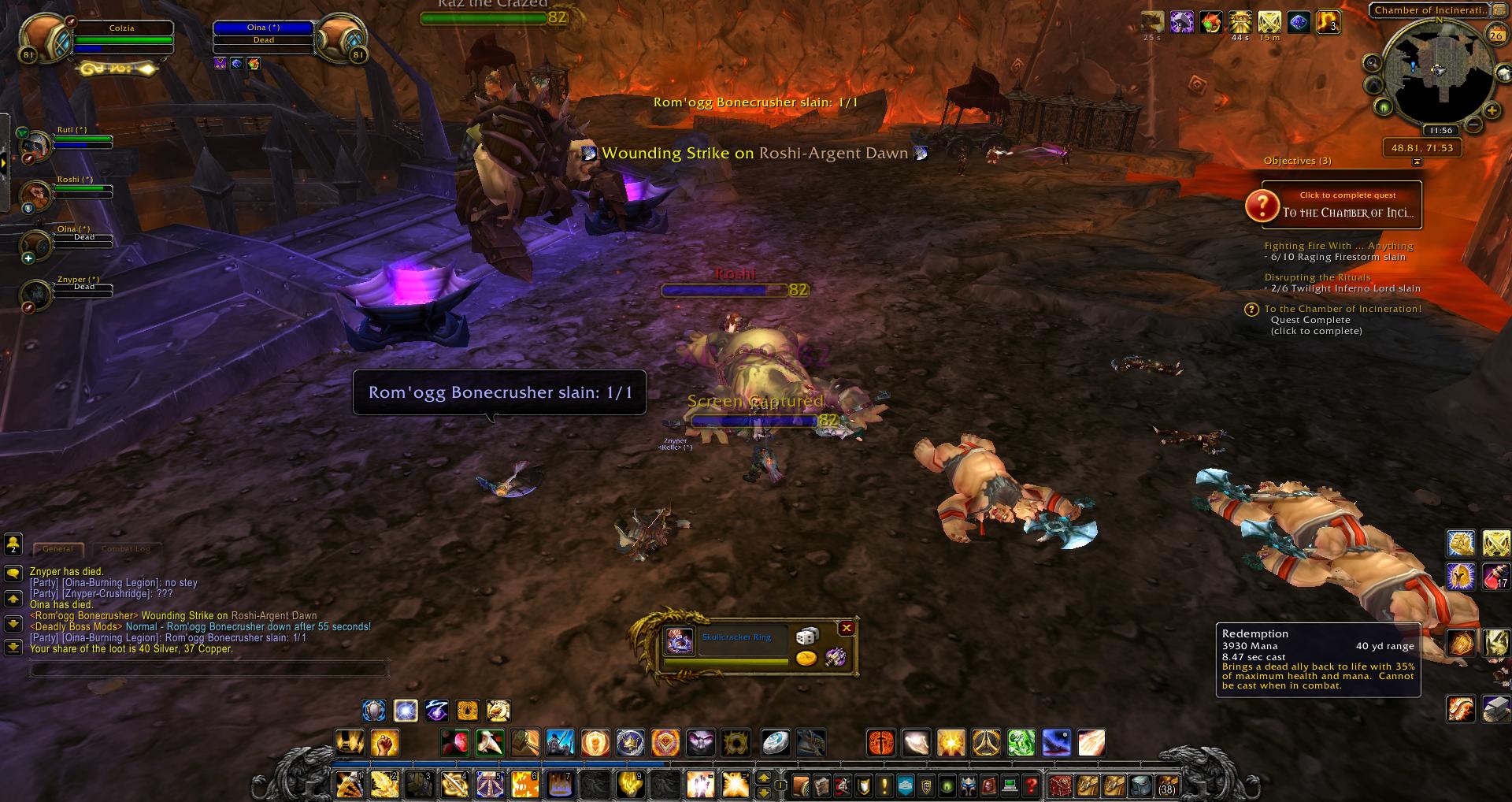The height and width of the screenshot is (802, 1512).
Task: Collapse the Objectives tracker
Action: point(1419,161)
